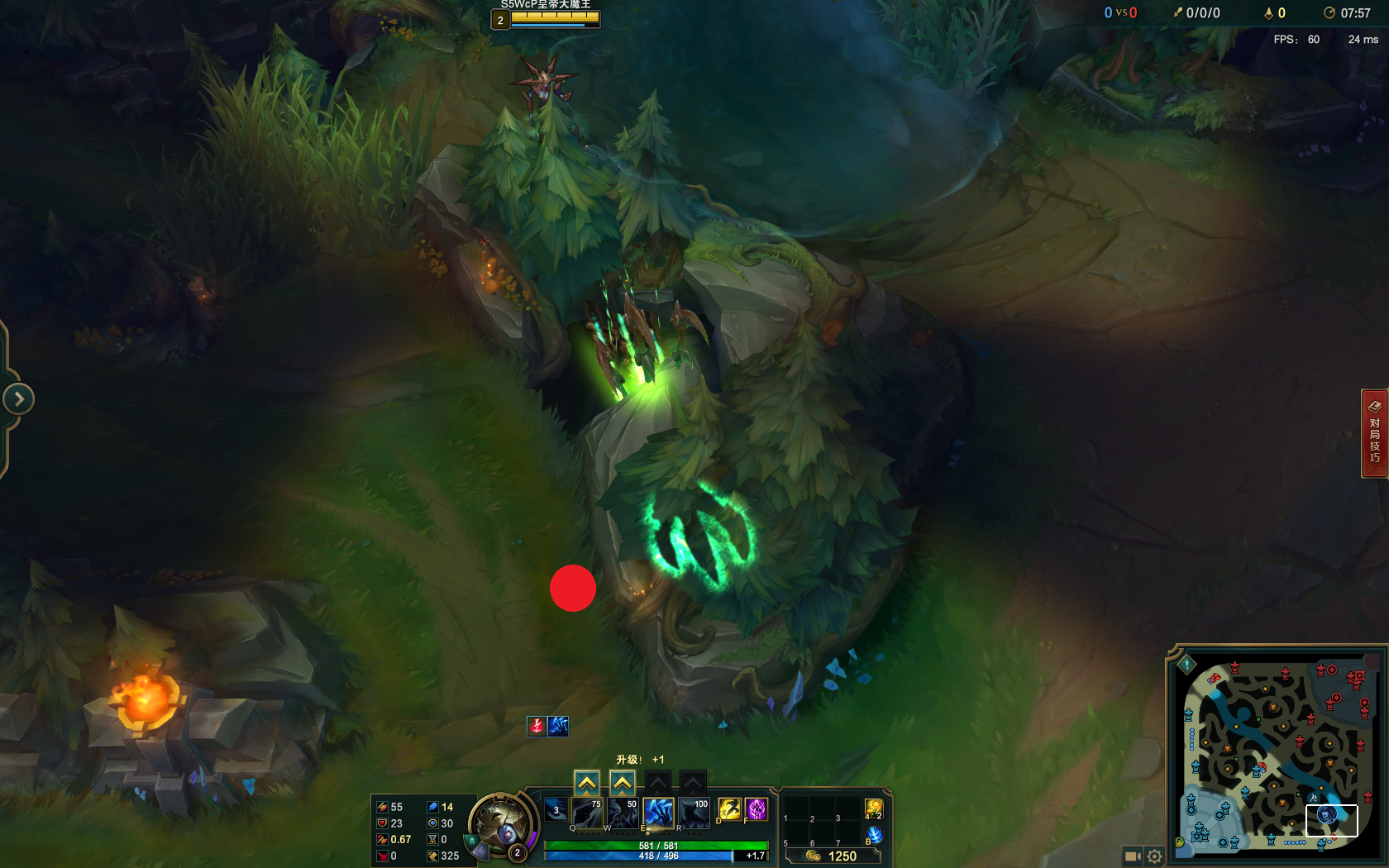This screenshot has width=1389, height=868.
Task: Click the green health bar
Action: (656, 845)
